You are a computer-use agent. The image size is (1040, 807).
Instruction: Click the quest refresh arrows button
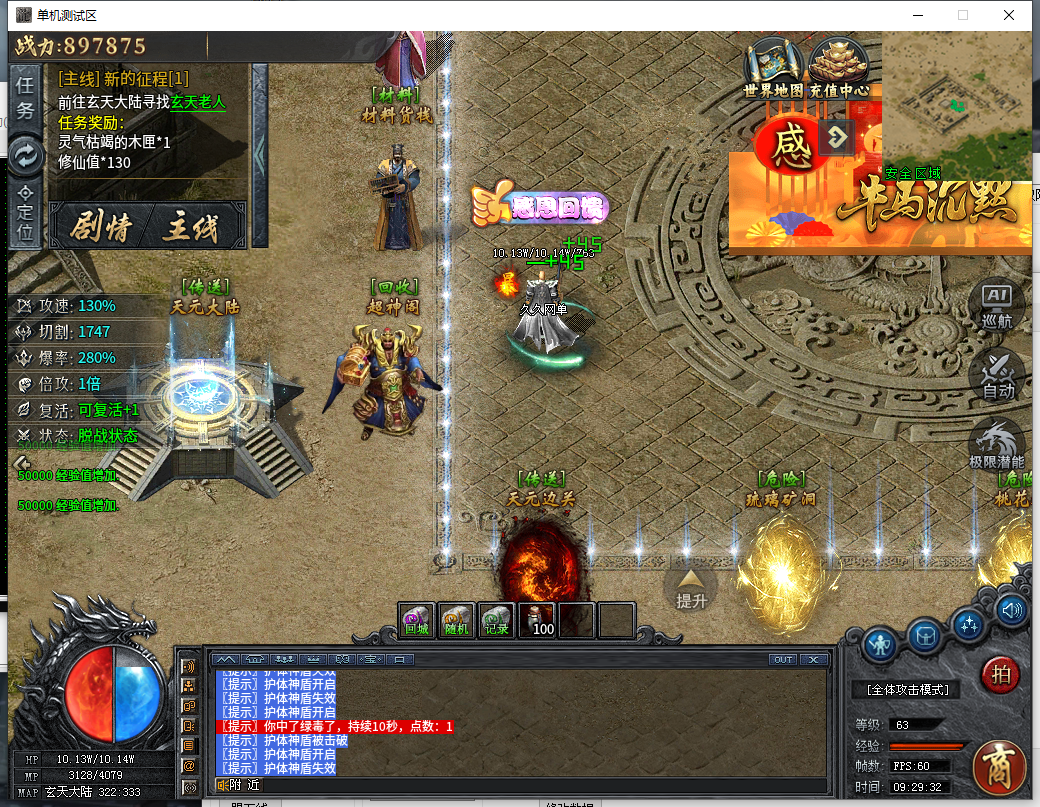click(26, 154)
